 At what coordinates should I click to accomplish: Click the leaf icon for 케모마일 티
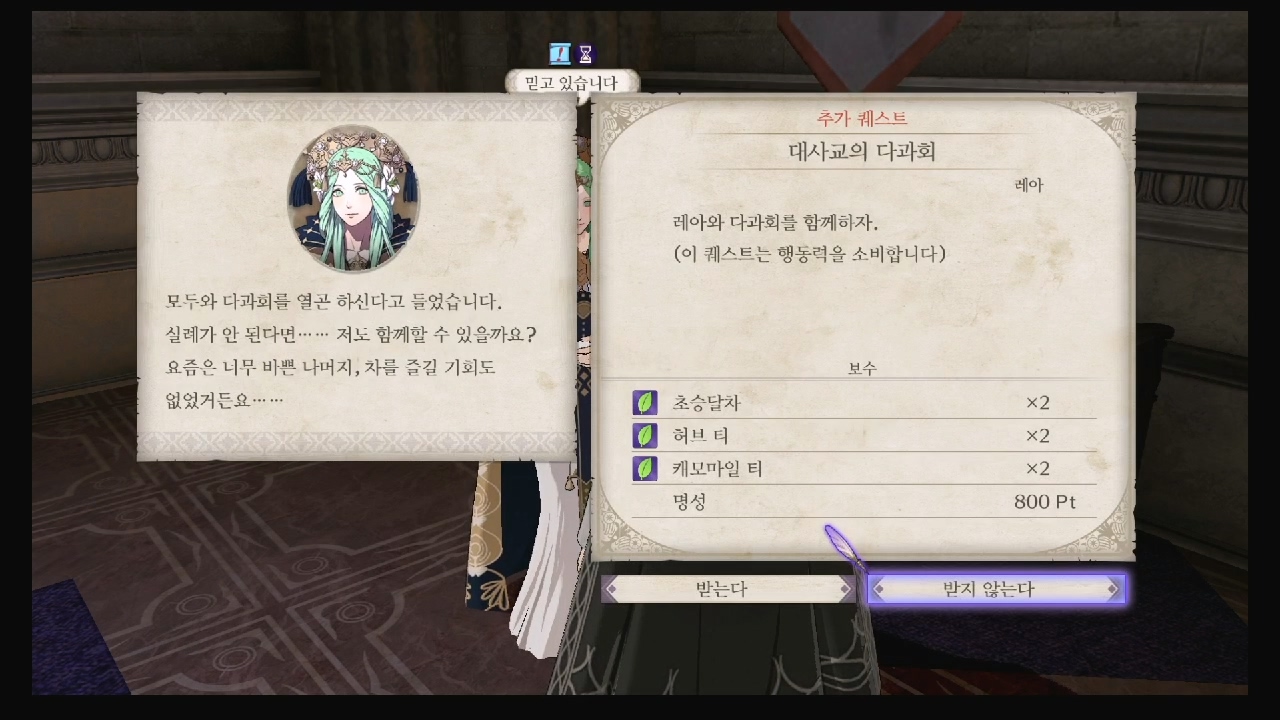tap(643, 468)
